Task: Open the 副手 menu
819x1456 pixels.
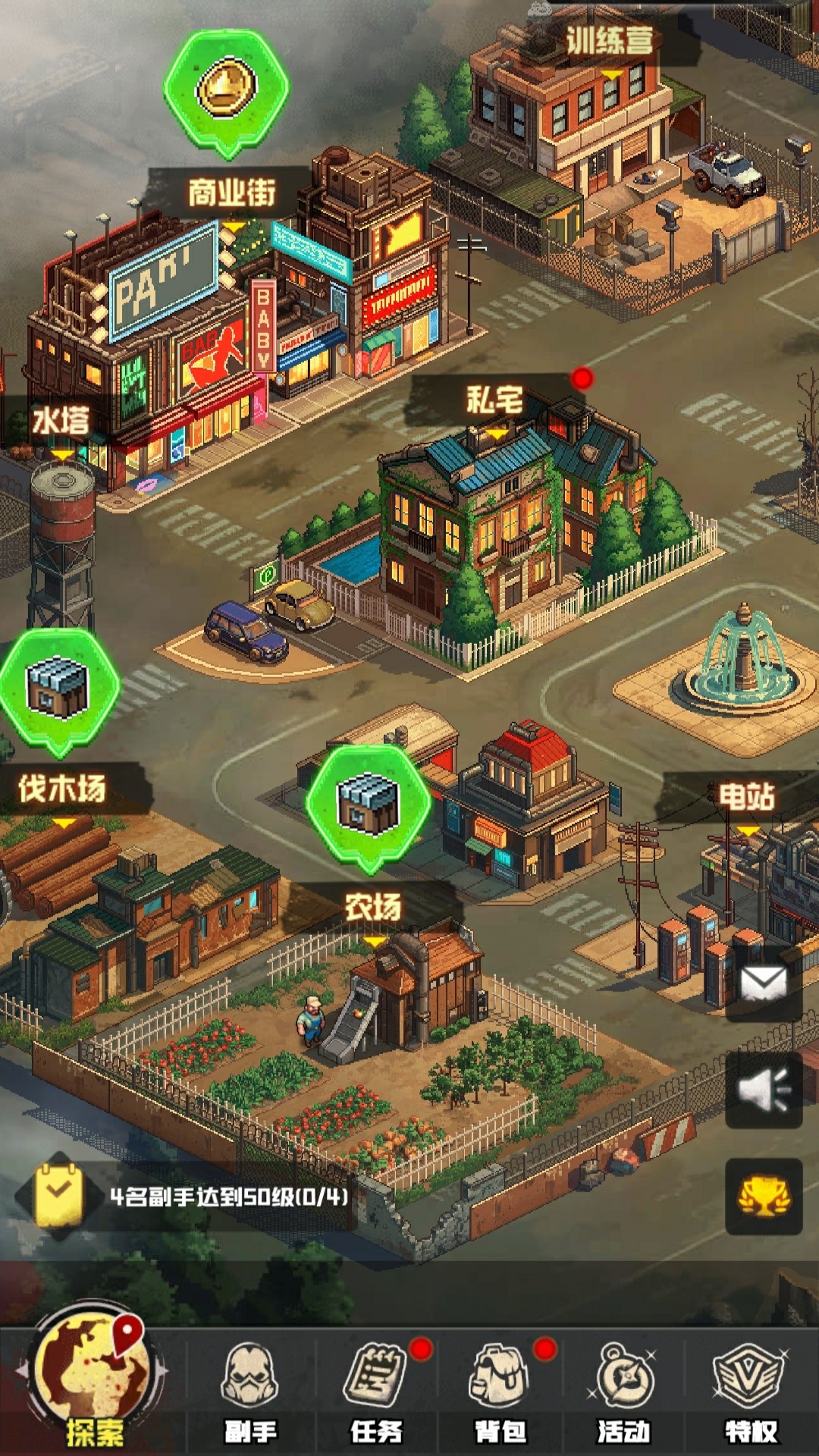Action: 250,1392
